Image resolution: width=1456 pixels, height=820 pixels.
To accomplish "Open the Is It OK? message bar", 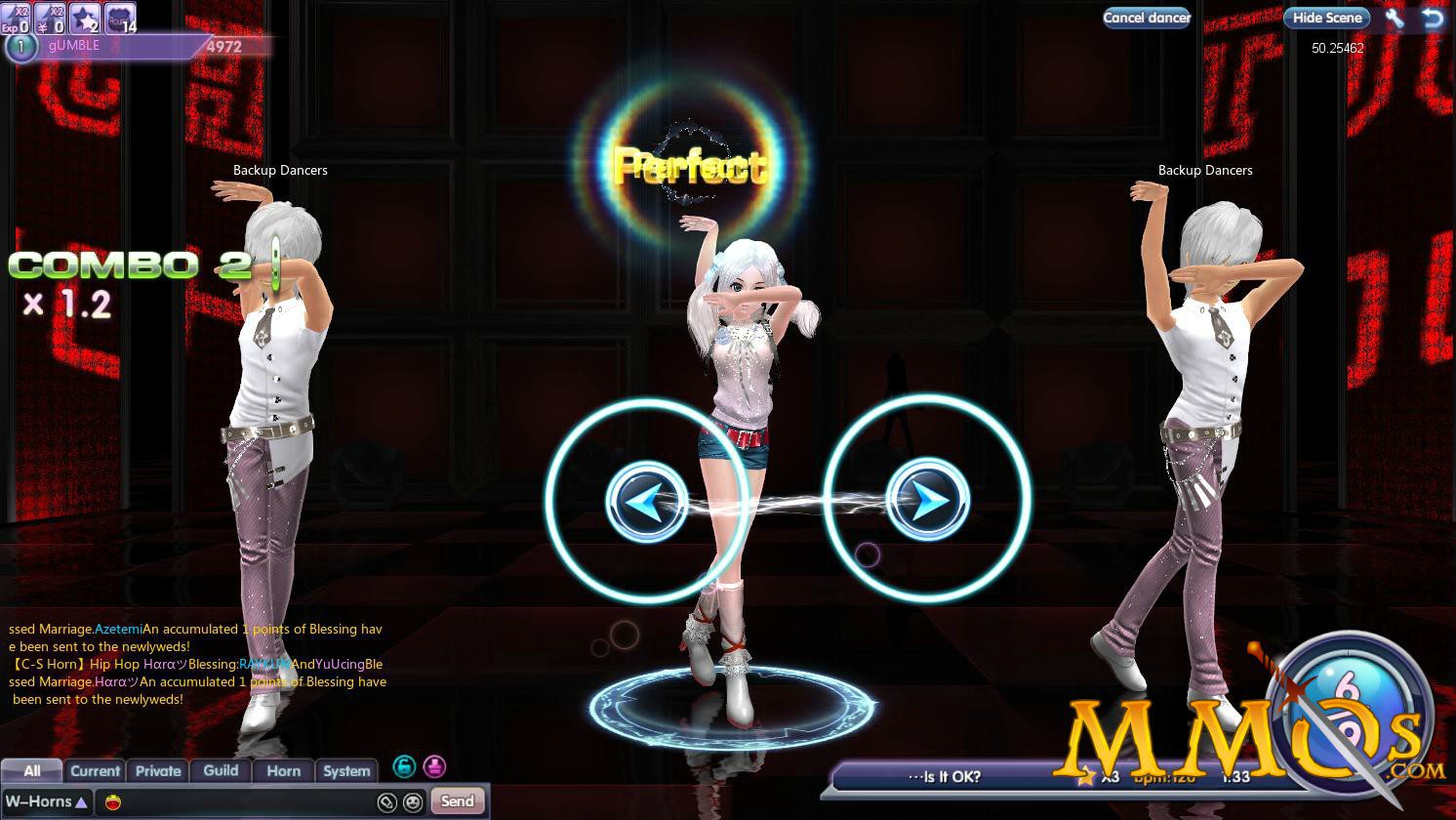I will pos(947,776).
